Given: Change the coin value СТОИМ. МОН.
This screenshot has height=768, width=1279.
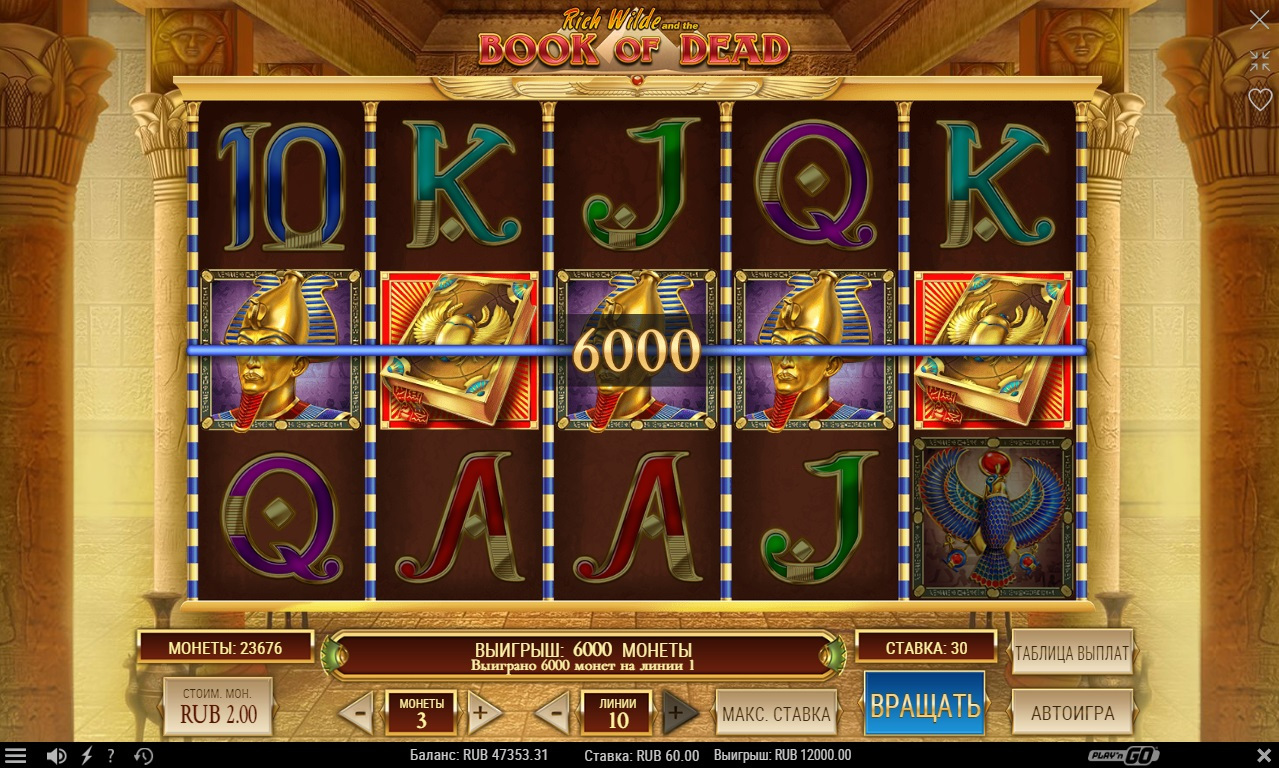Looking at the screenshot, I should [x=218, y=707].
